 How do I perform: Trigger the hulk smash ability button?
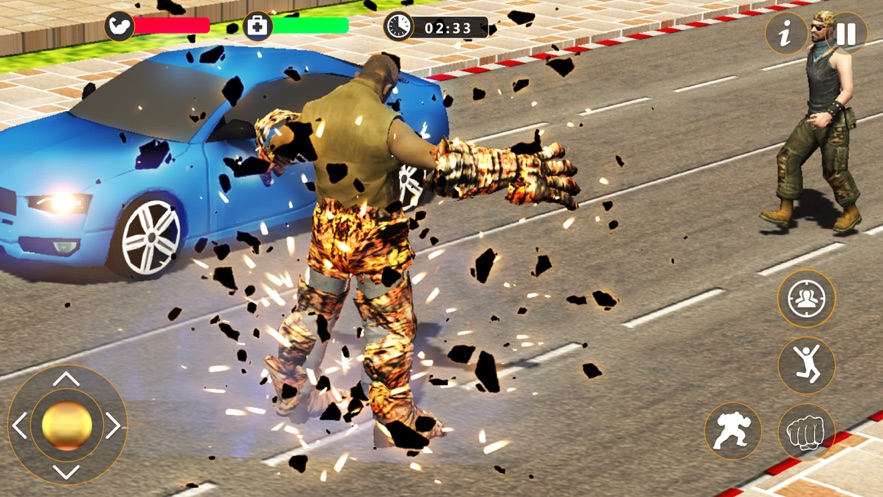733,432
